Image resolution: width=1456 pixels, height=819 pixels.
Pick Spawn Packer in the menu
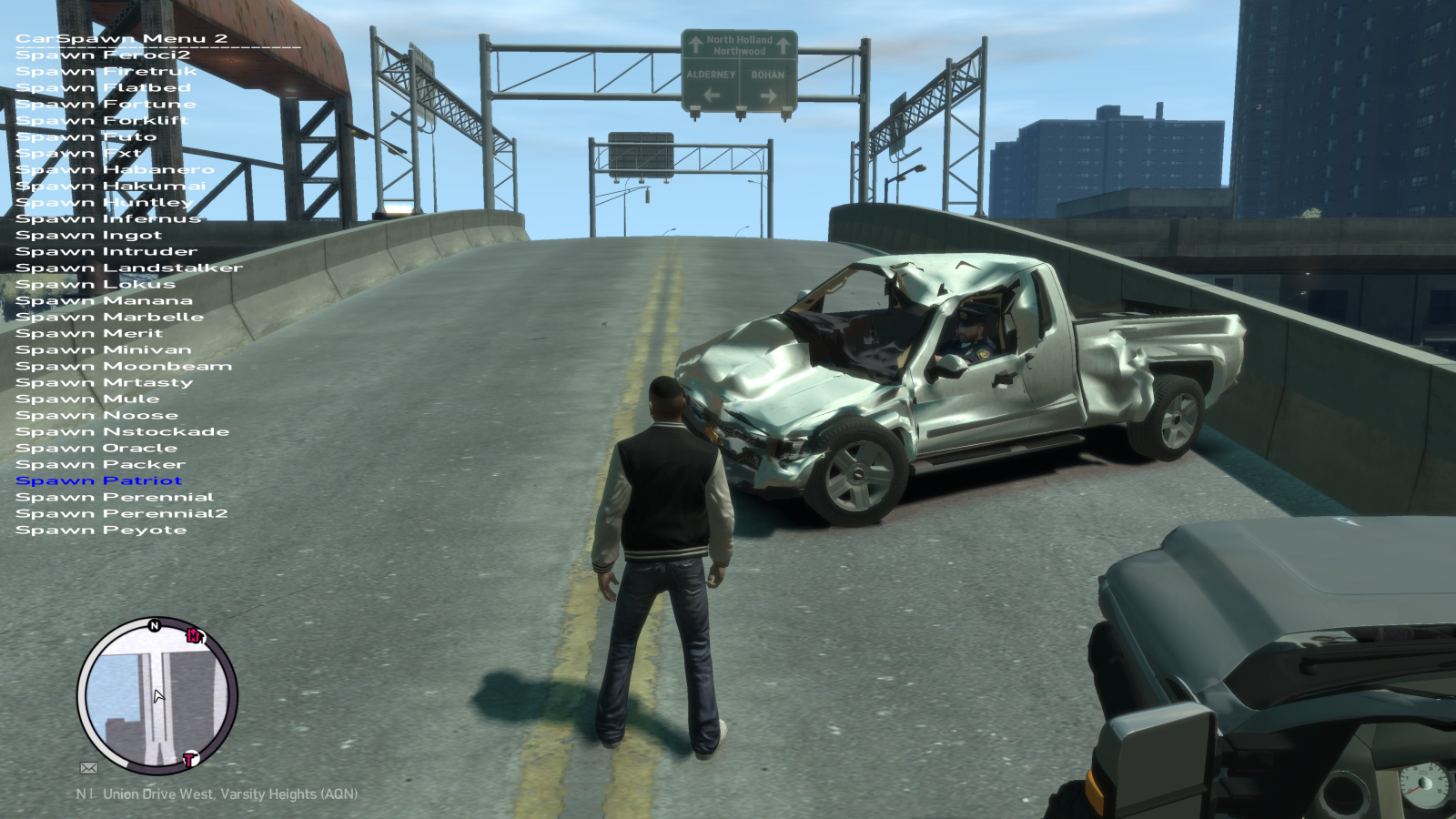[100, 464]
